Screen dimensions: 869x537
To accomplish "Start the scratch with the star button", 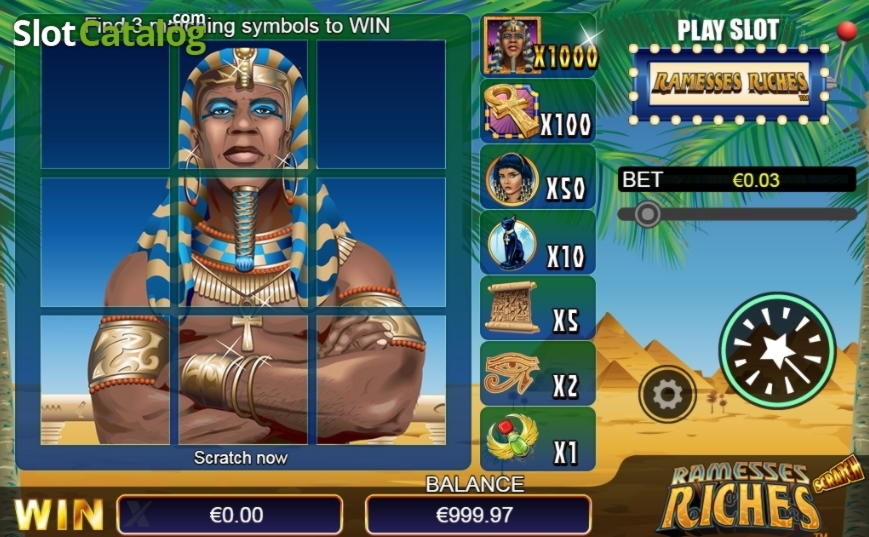I will pos(777,350).
